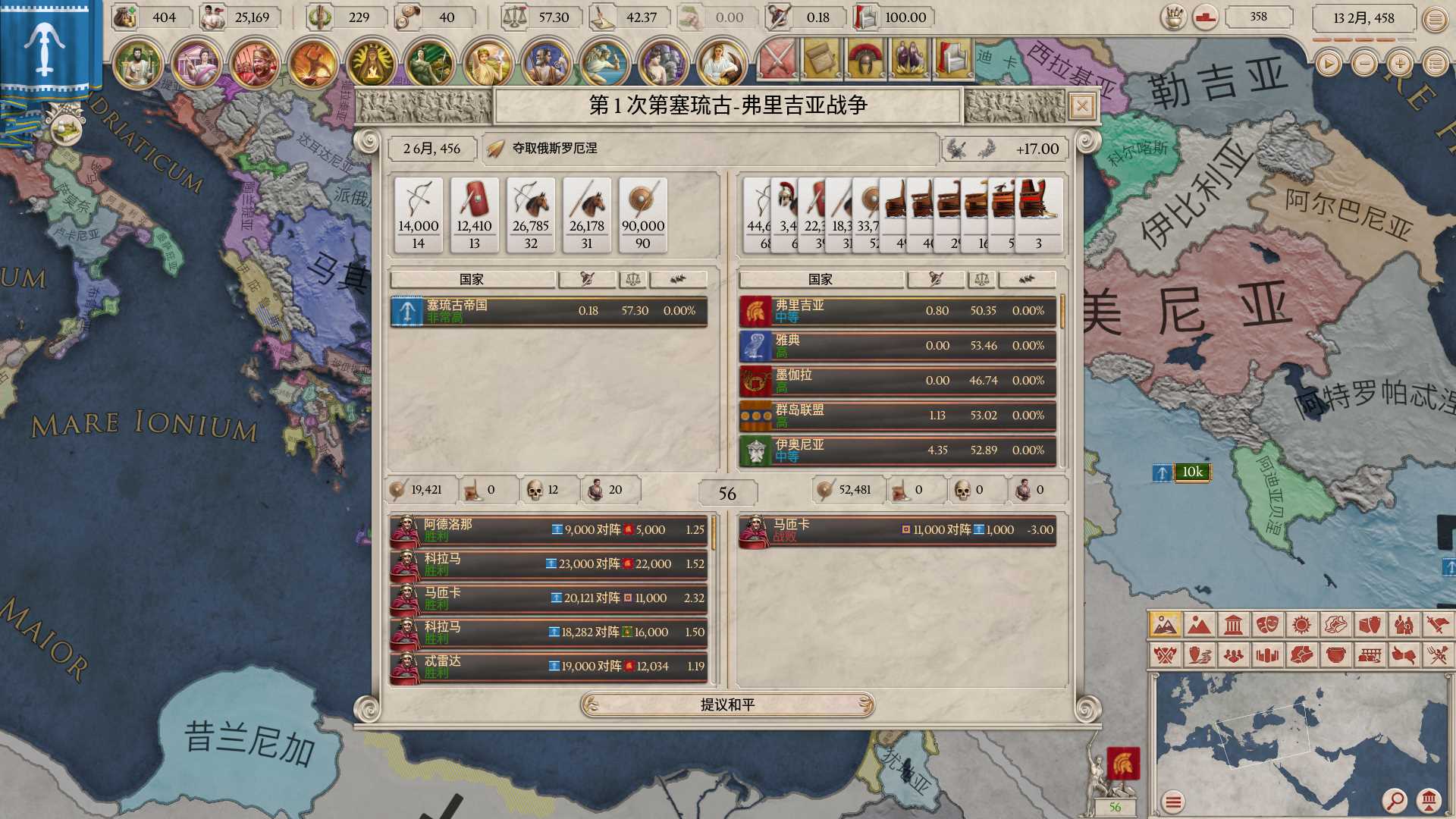1456x819 pixels.
Task: Open the red-crested helmet top bar button
Action: [866, 58]
